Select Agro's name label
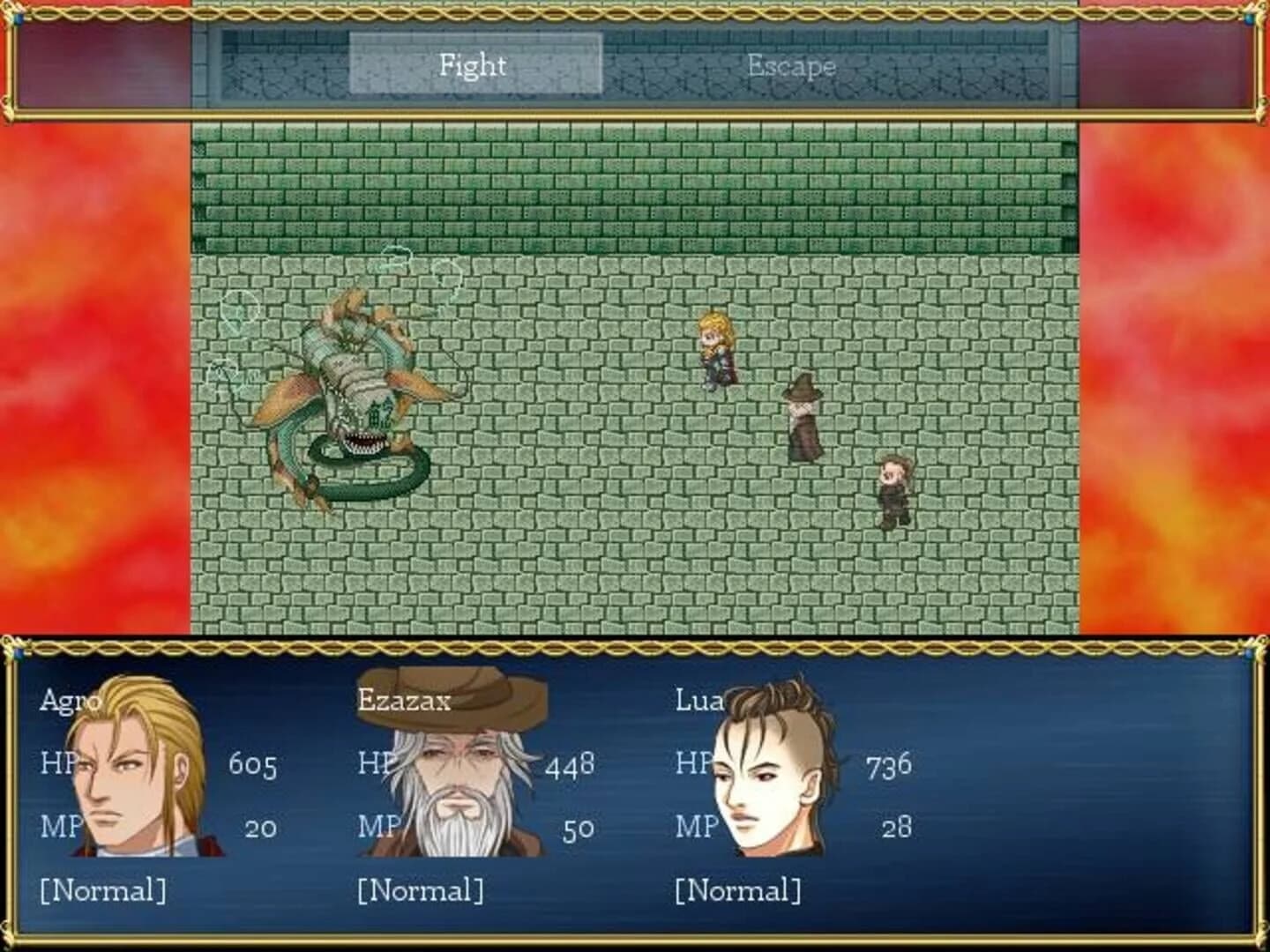 coord(75,701)
